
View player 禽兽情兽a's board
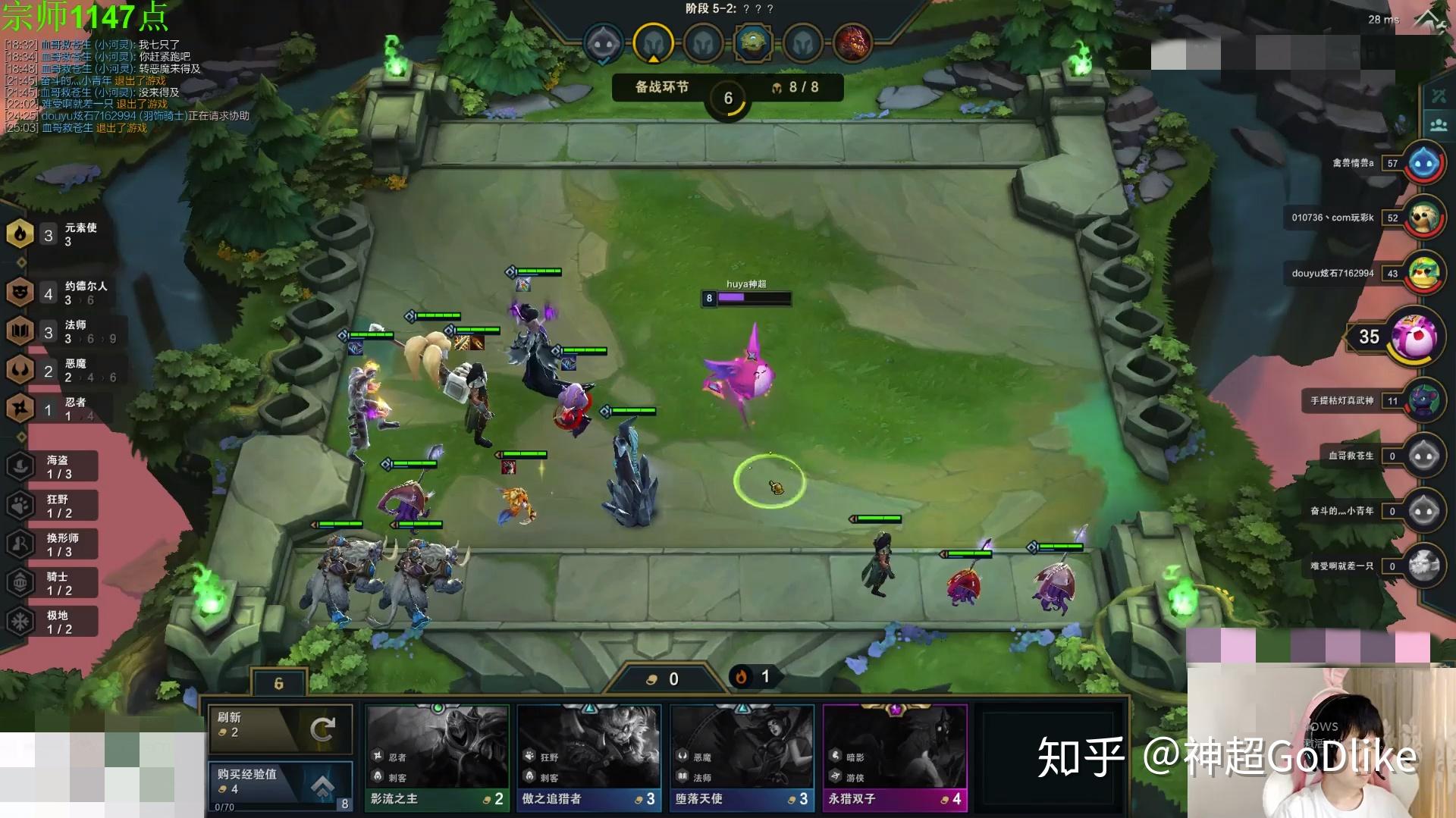coord(1423,163)
